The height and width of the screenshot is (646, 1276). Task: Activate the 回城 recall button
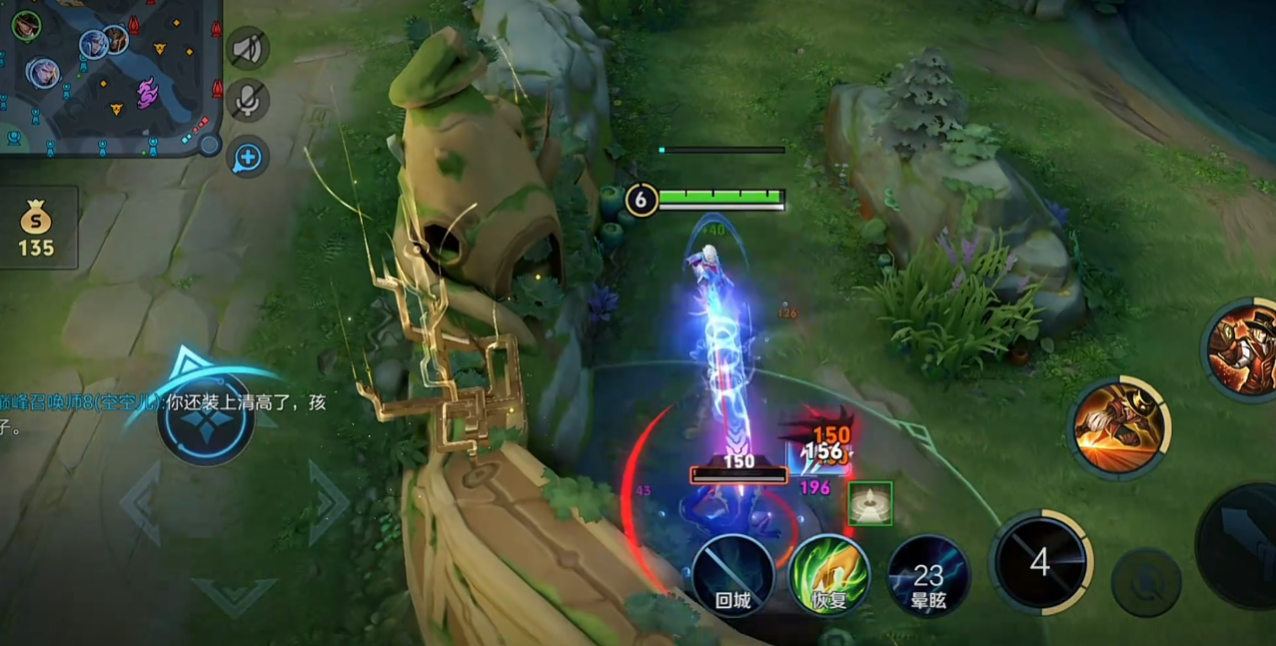(733, 575)
